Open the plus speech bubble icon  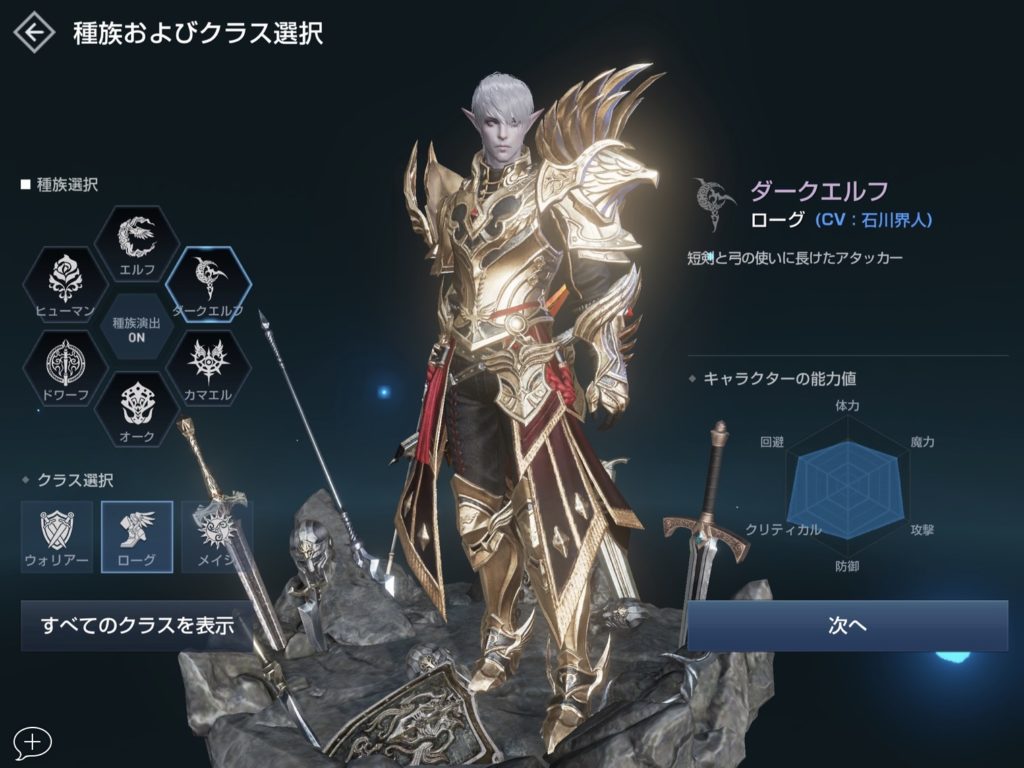(33, 741)
